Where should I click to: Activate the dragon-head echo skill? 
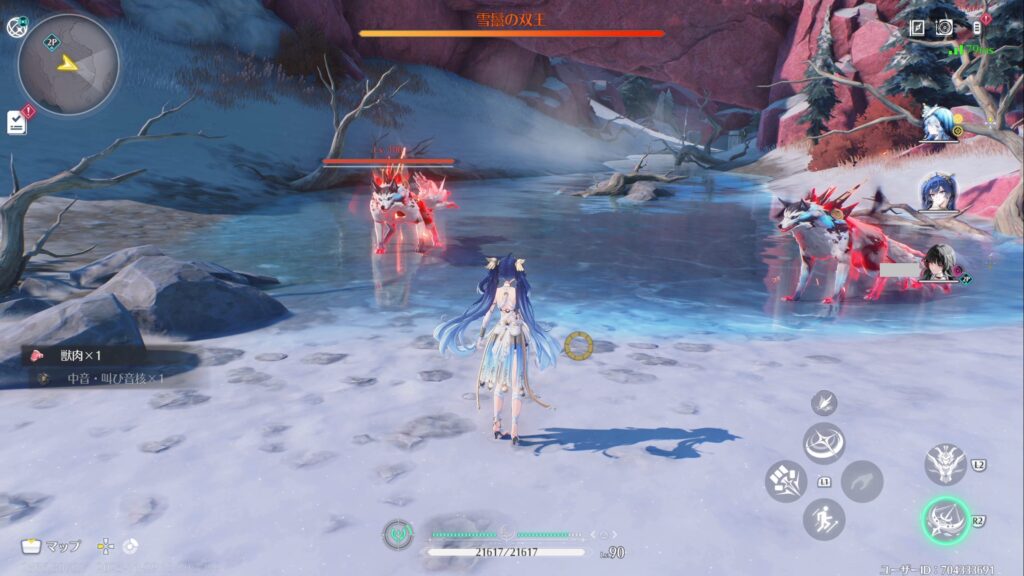click(x=944, y=464)
